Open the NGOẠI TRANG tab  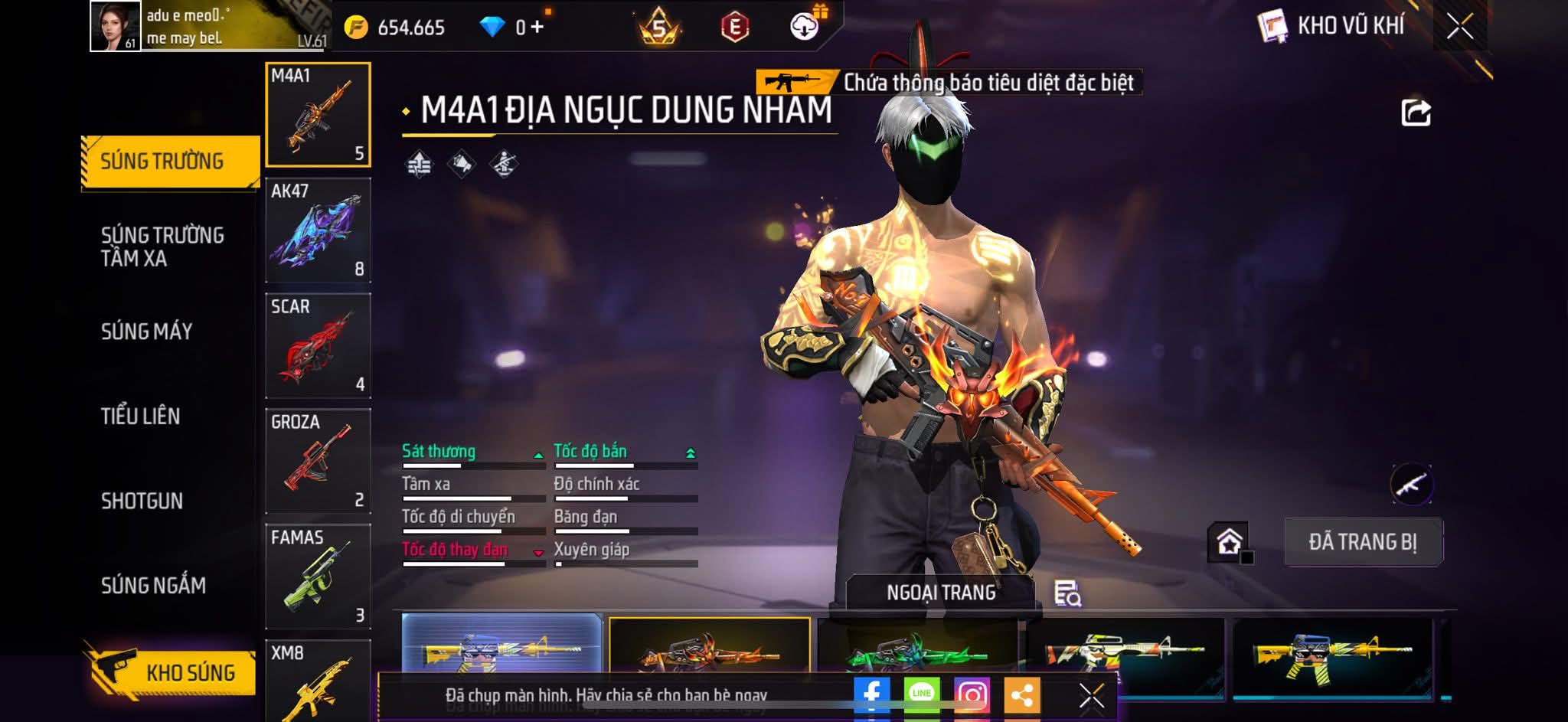[941, 593]
